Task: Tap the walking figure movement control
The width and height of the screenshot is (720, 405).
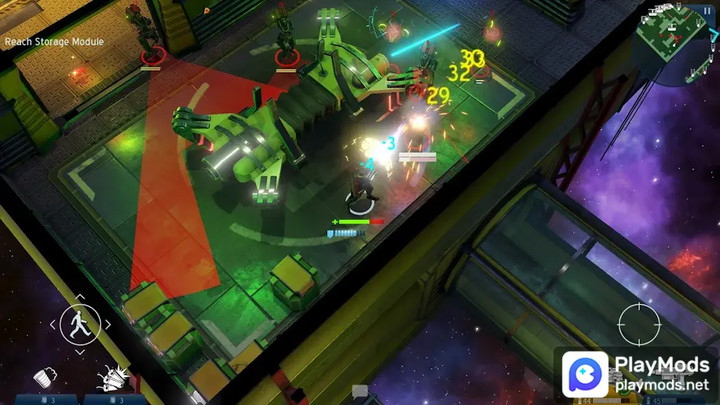Action: [x=79, y=324]
